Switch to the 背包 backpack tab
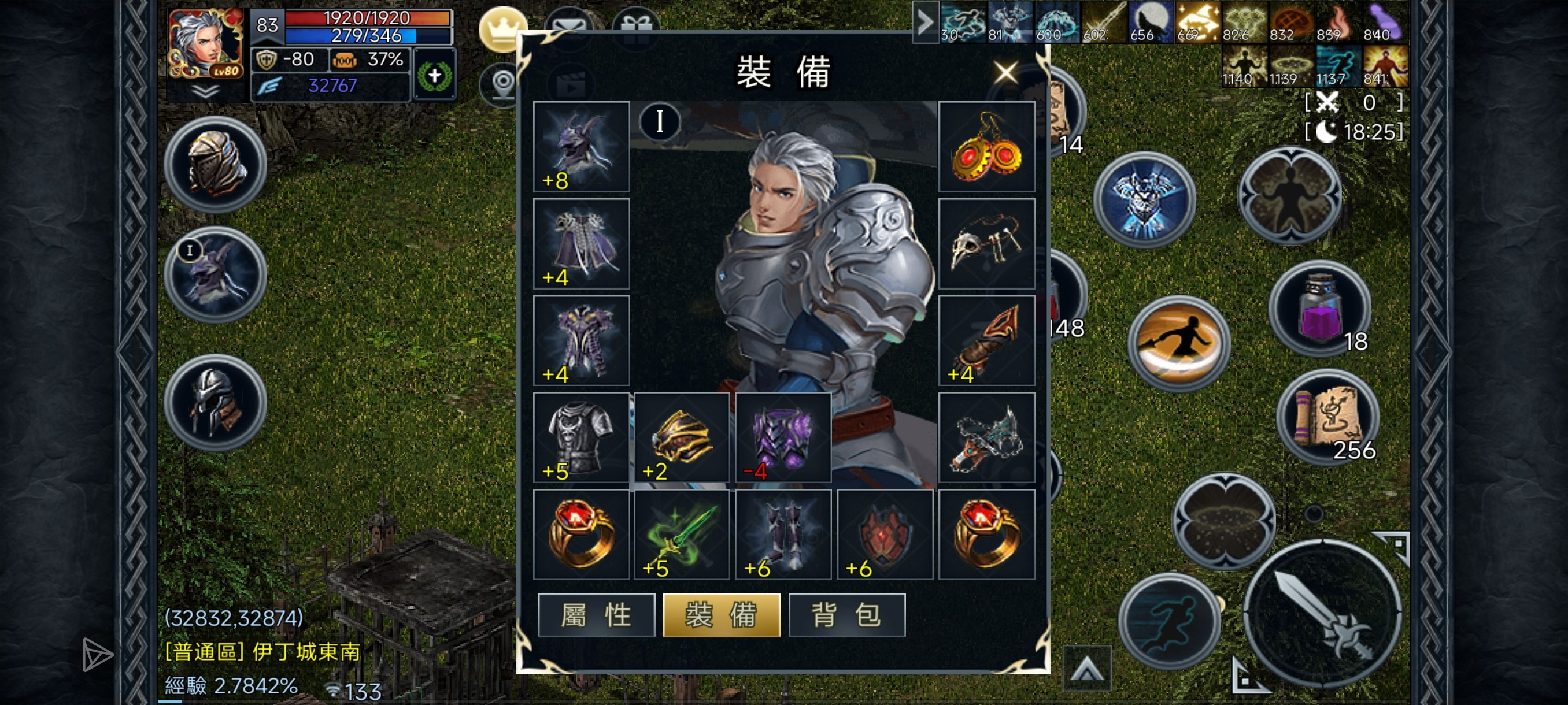The height and width of the screenshot is (705, 1568). click(x=846, y=615)
